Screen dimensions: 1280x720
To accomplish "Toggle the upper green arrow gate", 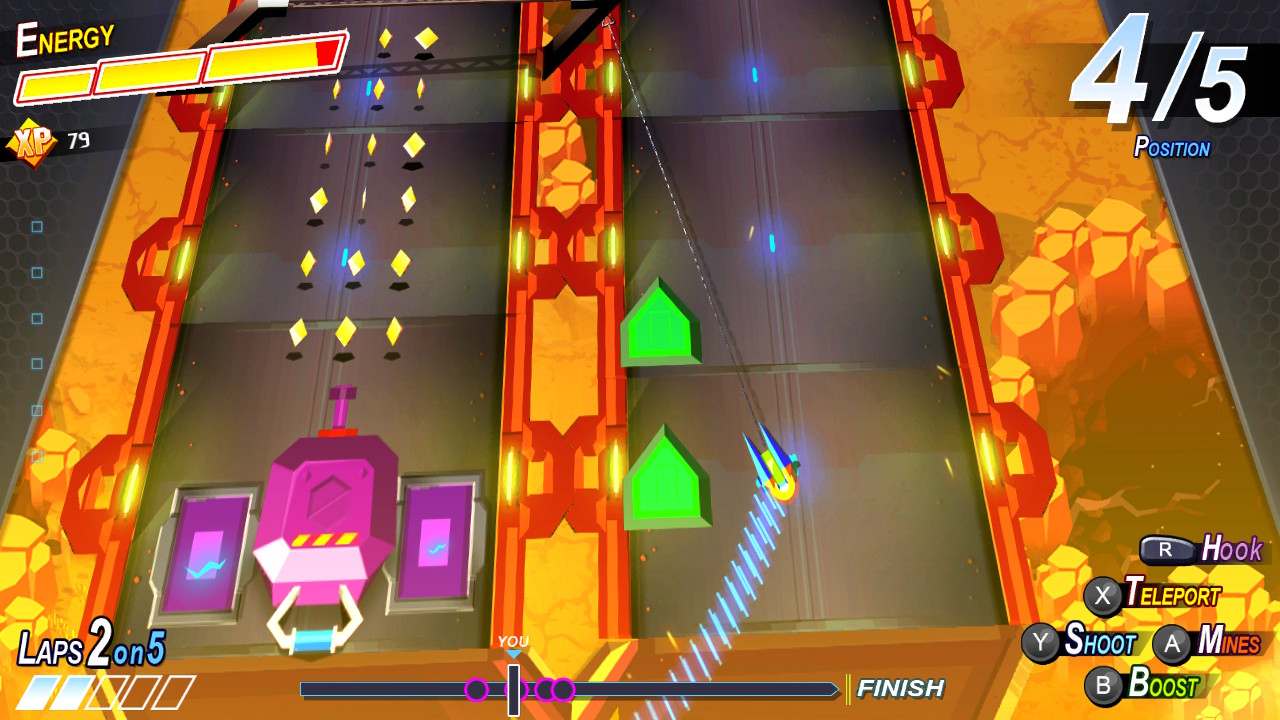I will pyautogui.click(x=660, y=325).
